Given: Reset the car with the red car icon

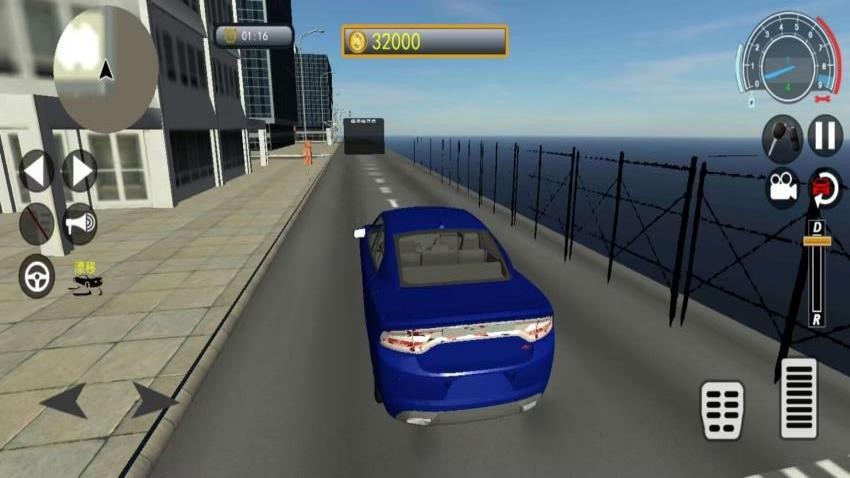Looking at the screenshot, I should (825, 188).
